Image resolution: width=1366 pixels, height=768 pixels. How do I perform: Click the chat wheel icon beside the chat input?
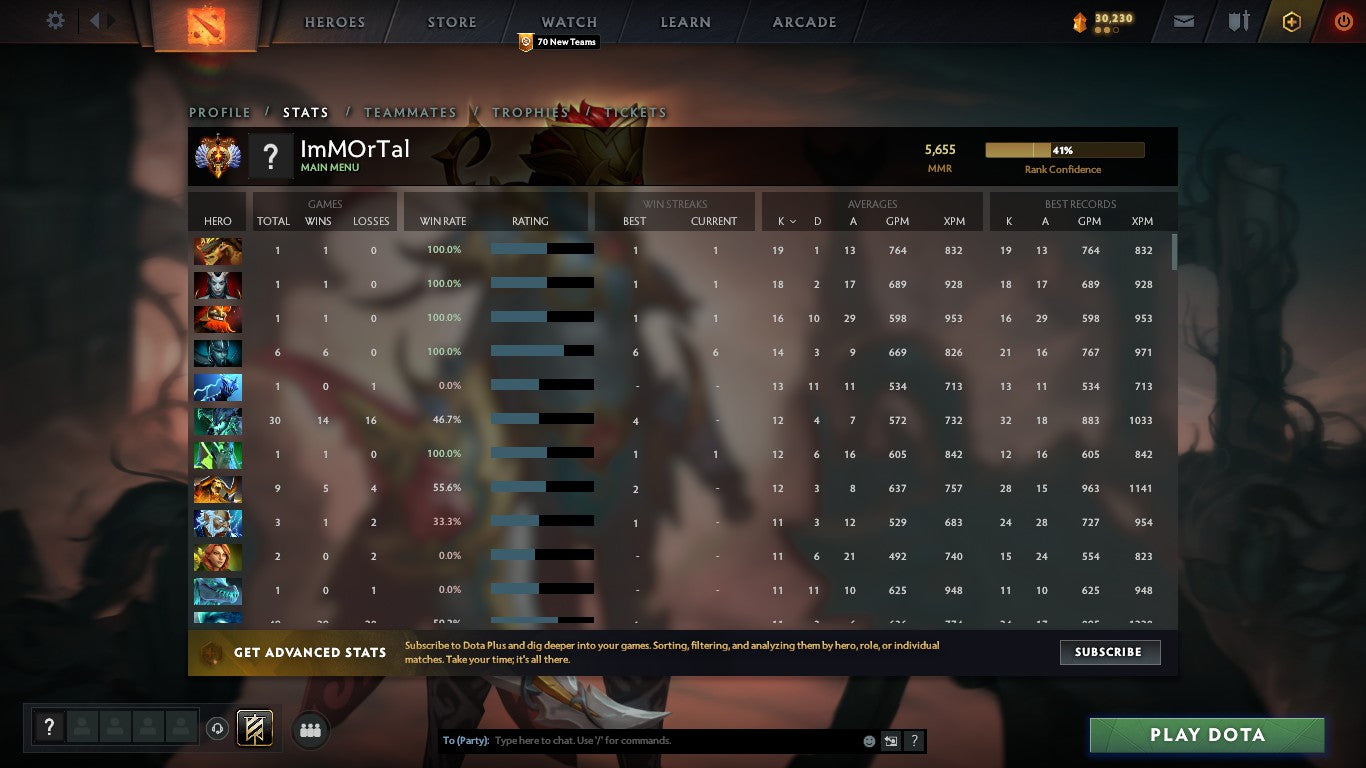pos(890,740)
